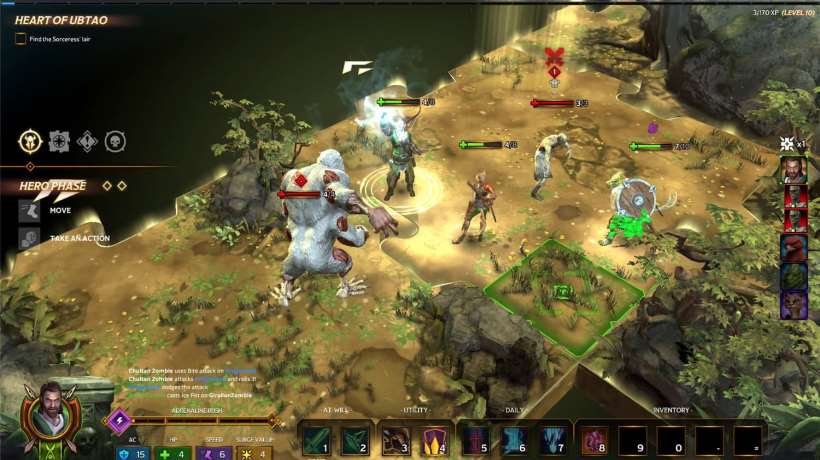
Task: Use the inventory item in slot 8
Action: coord(595,440)
